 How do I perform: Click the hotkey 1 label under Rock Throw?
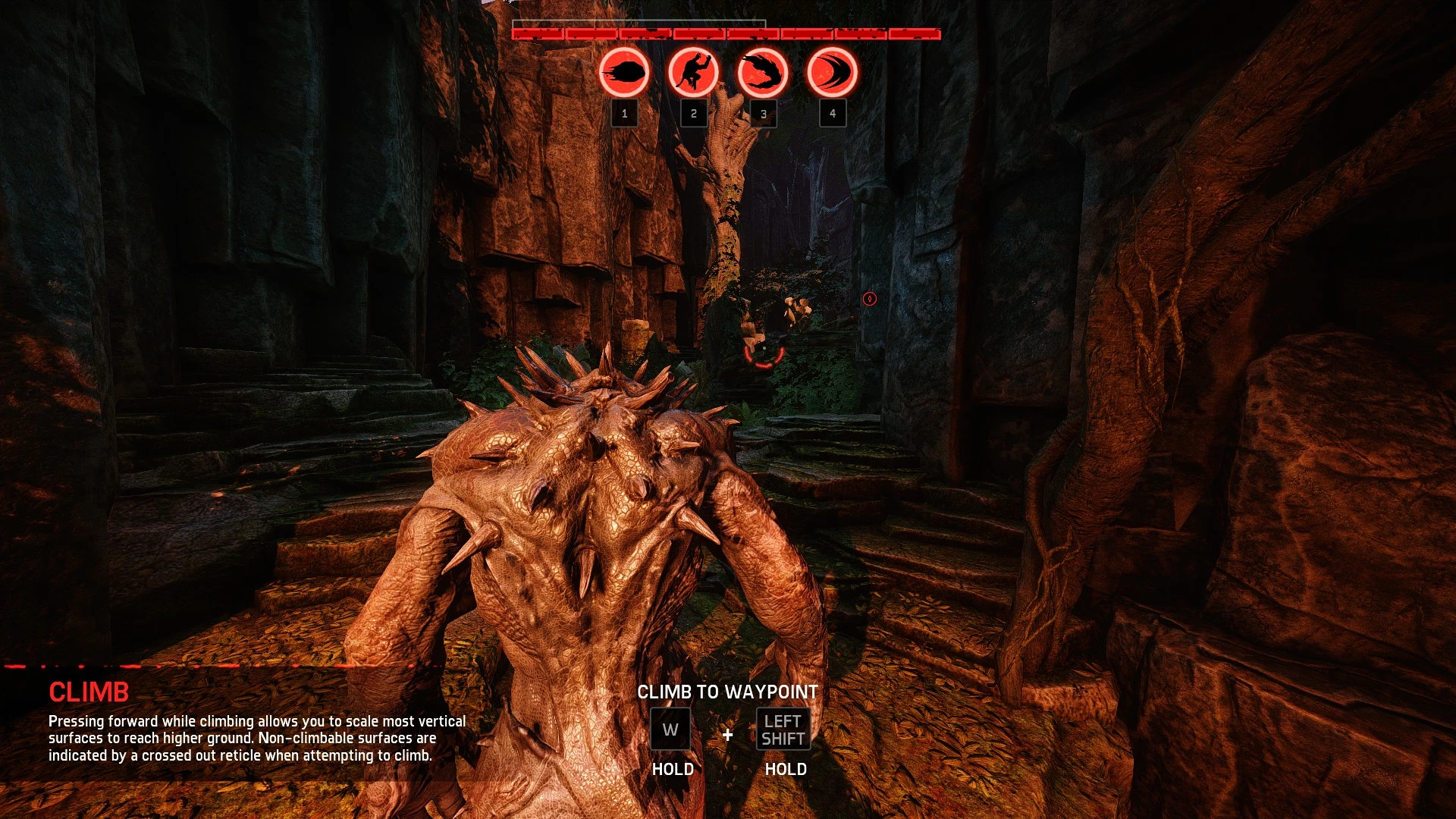pyautogui.click(x=623, y=114)
